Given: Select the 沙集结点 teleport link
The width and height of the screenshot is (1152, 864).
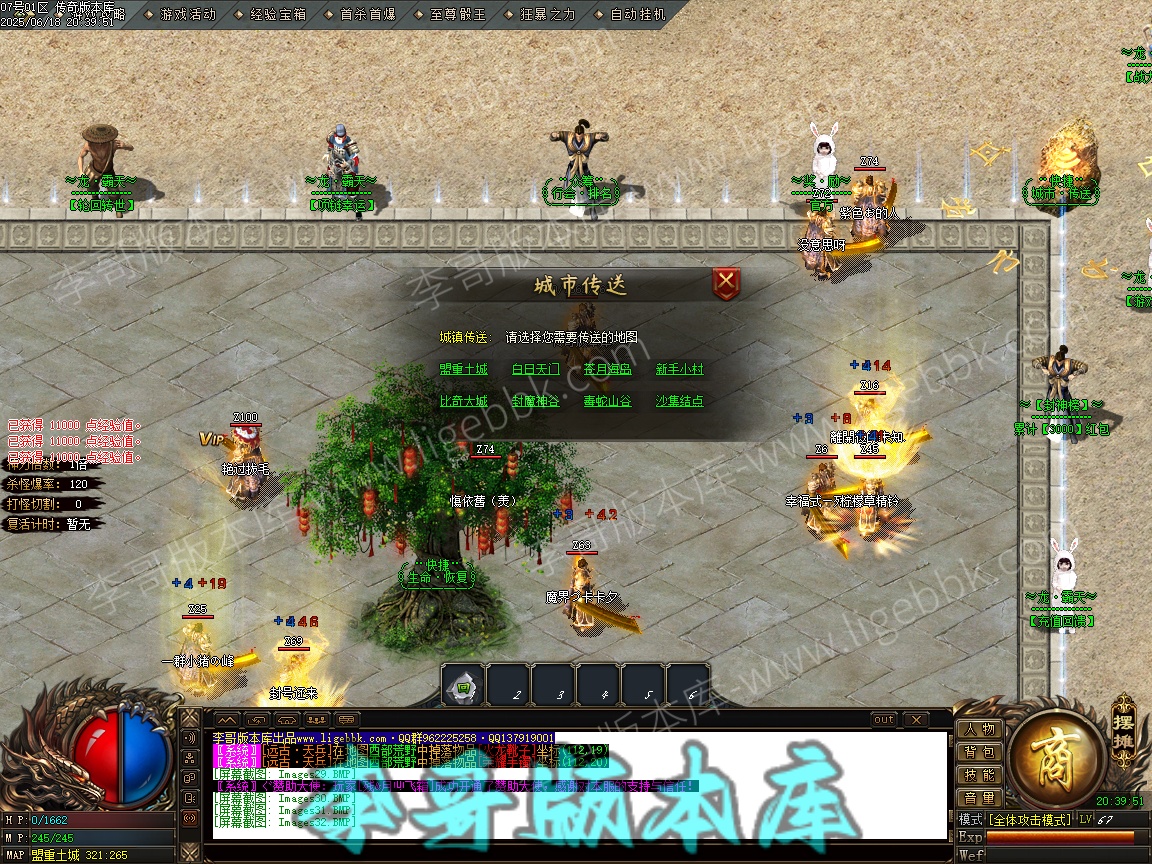Looking at the screenshot, I should pyautogui.click(x=680, y=401).
